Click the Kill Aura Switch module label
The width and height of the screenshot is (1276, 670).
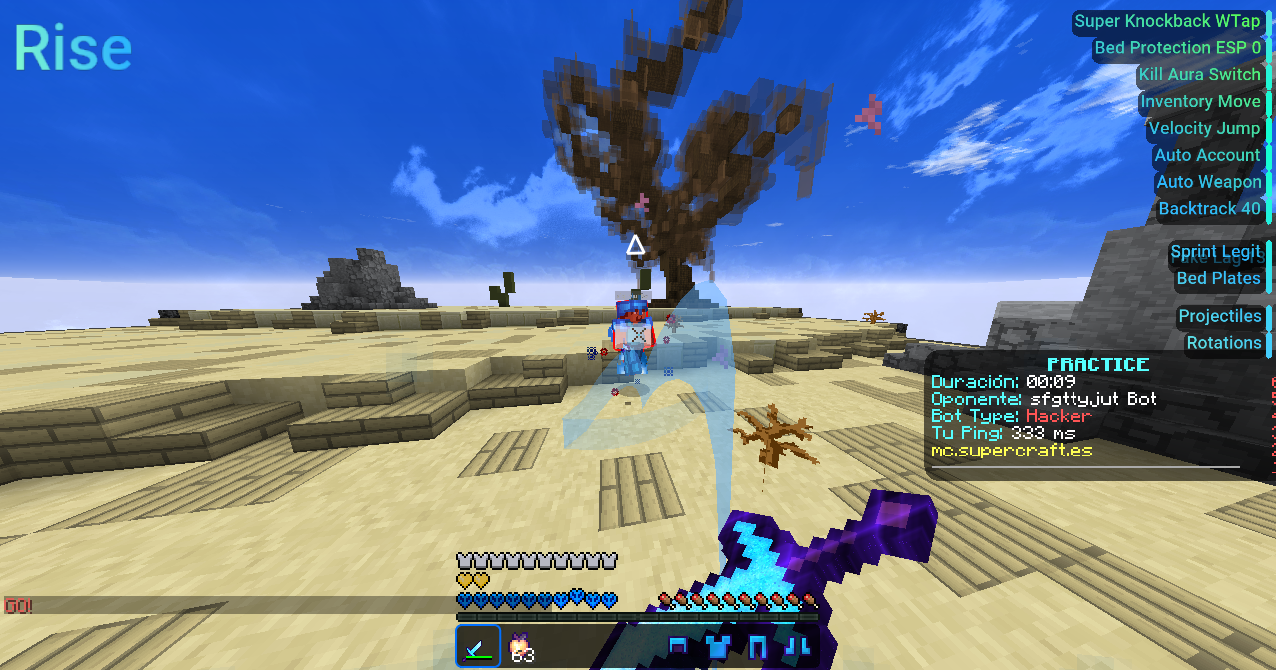pyautogui.click(x=1199, y=75)
